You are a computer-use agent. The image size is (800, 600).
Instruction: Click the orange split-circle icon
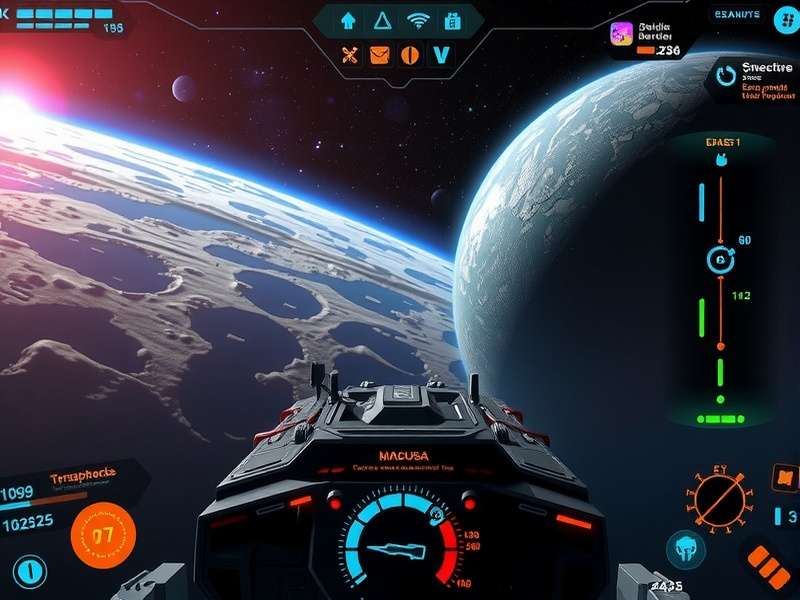[x=408, y=55]
